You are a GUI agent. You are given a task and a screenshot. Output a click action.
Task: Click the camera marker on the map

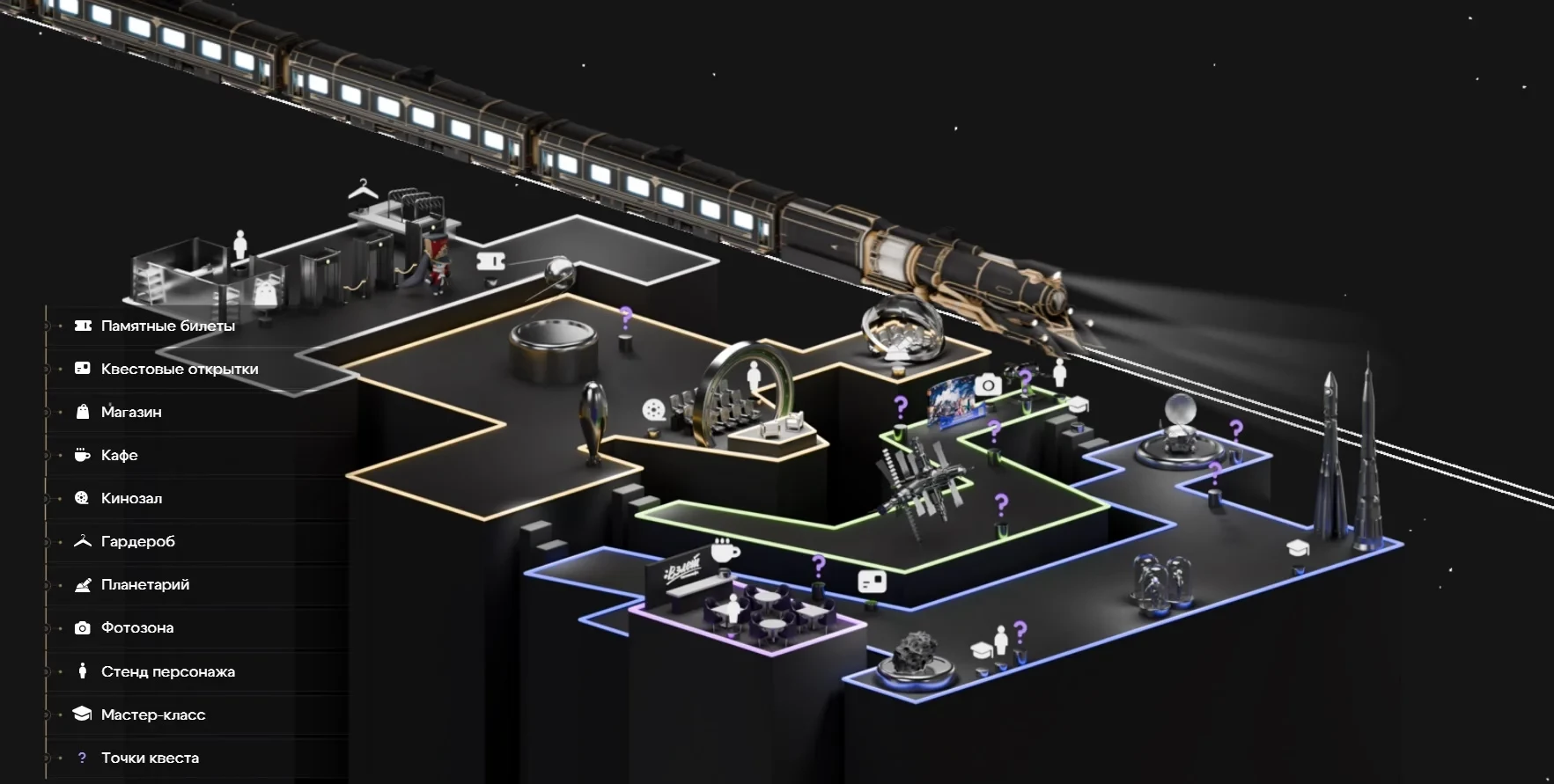click(x=988, y=385)
